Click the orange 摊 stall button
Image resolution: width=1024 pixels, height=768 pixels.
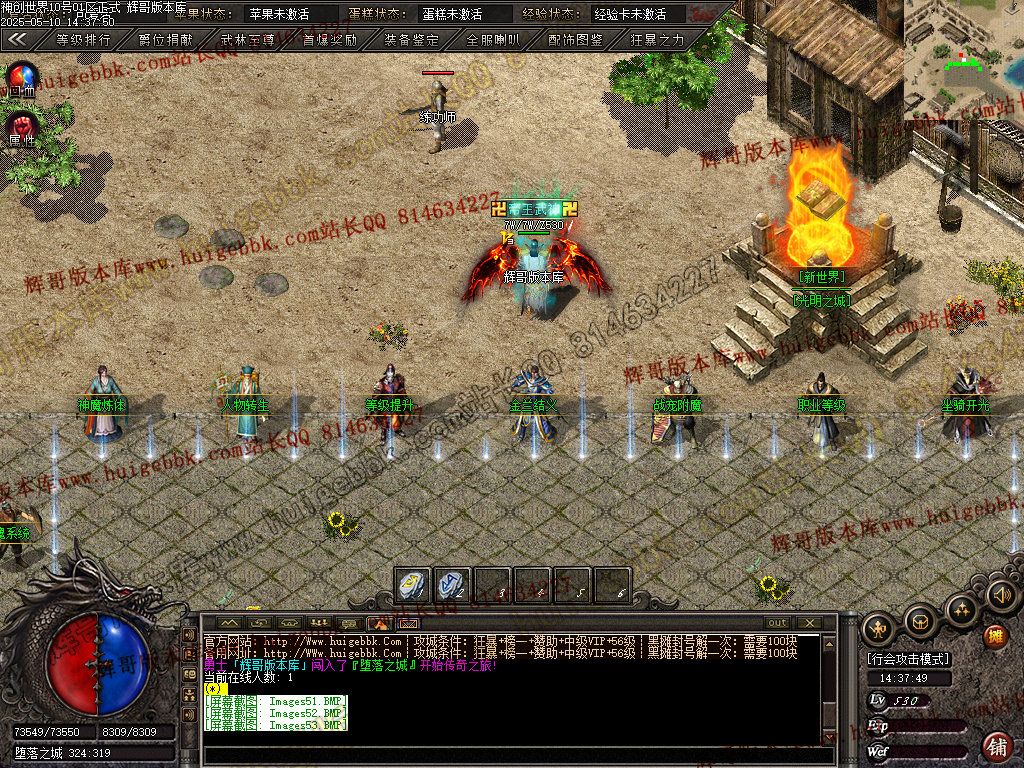995,636
